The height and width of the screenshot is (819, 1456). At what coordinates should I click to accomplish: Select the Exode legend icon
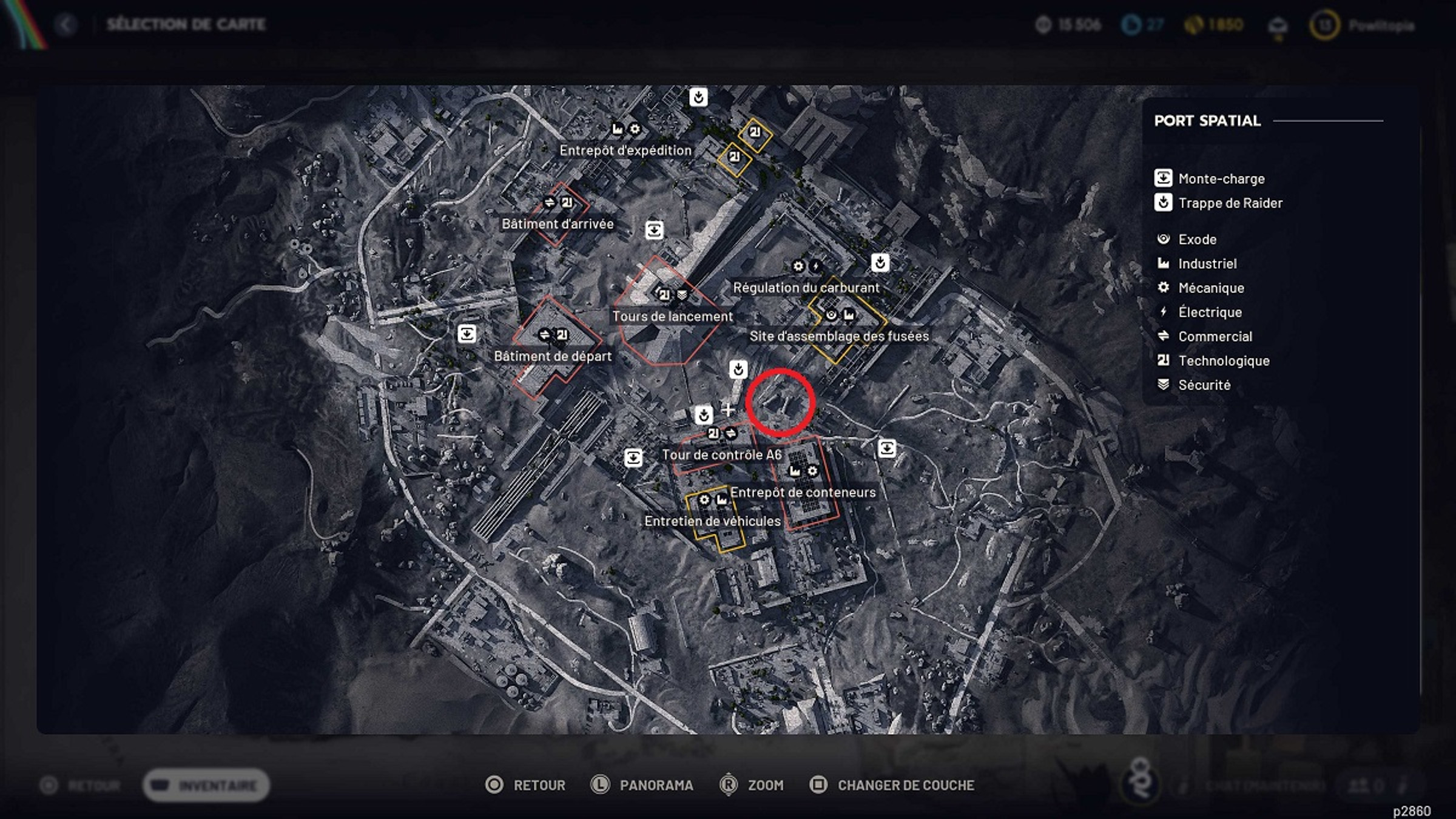coord(1162,239)
